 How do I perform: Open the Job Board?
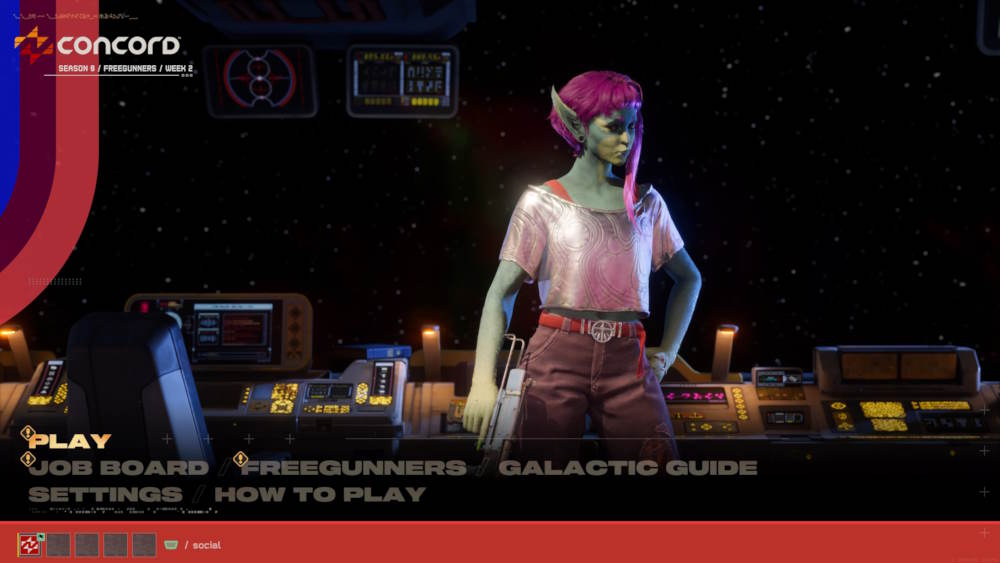[x=119, y=468]
